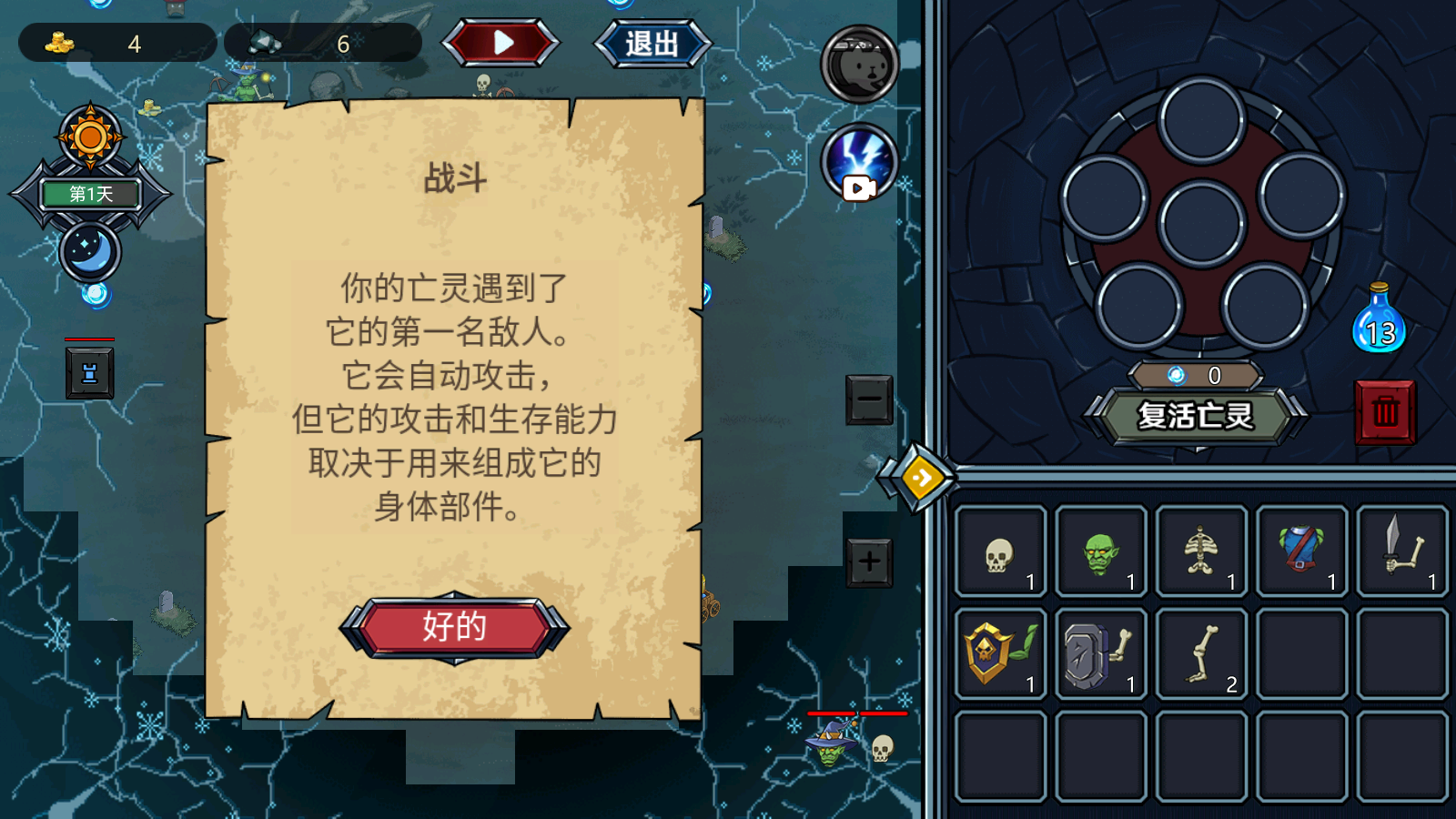Open the lightning video ad reward icon
This screenshot has width=1456, height=819.
tap(858, 162)
